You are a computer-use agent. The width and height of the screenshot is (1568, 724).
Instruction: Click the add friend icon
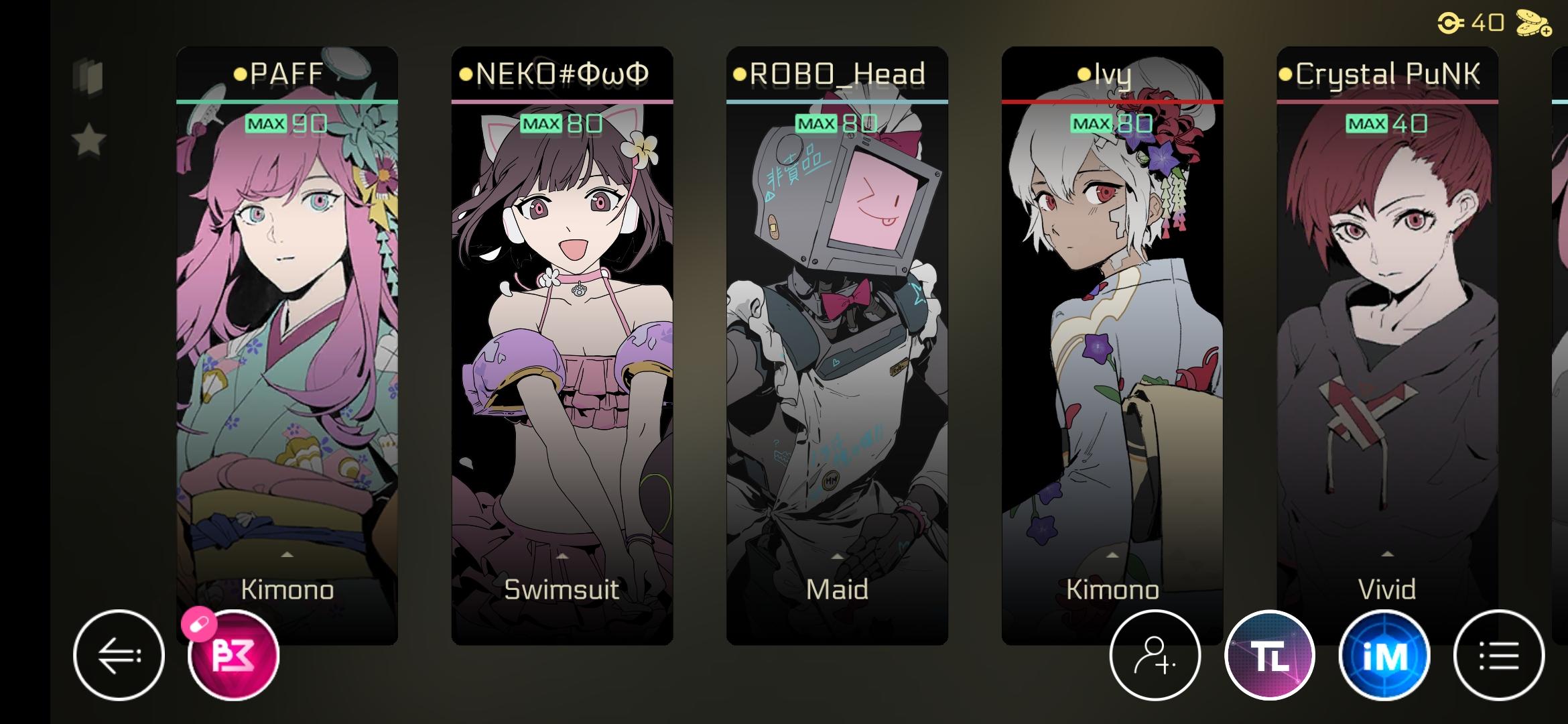(x=1155, y=656)
